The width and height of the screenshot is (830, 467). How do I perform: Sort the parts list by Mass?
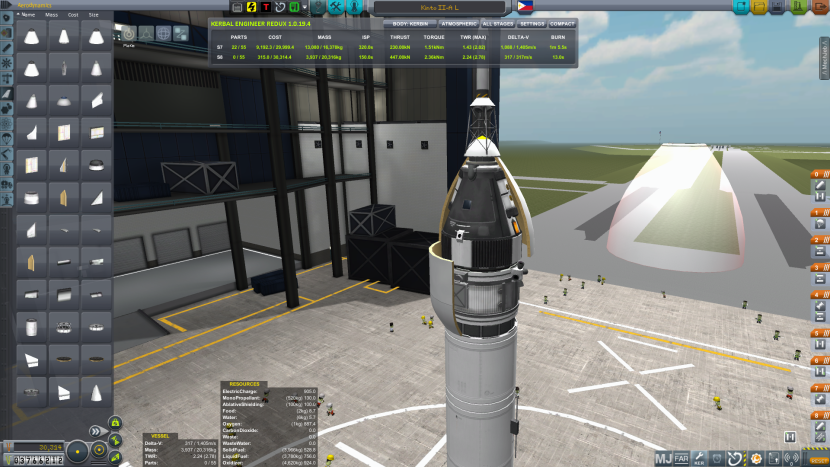(x=50, y=15)
